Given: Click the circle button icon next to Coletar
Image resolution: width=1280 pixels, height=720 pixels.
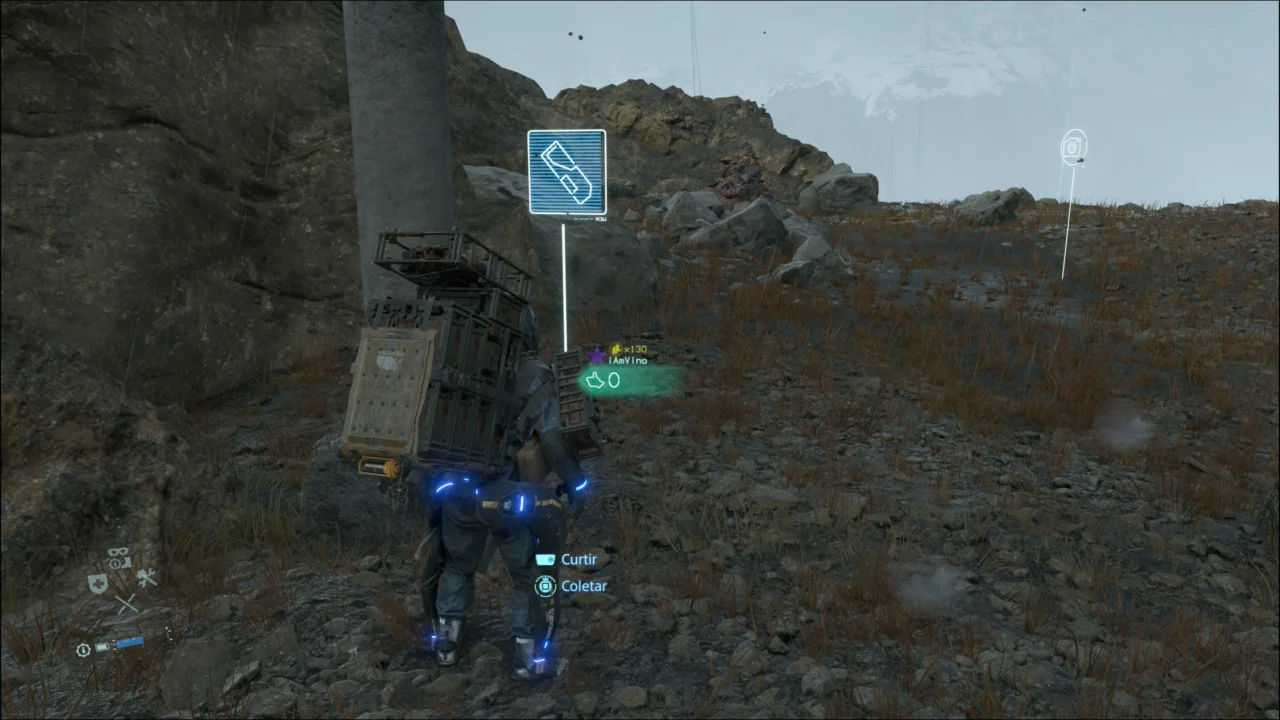Looking at the screenshot, I should point(545,586).
